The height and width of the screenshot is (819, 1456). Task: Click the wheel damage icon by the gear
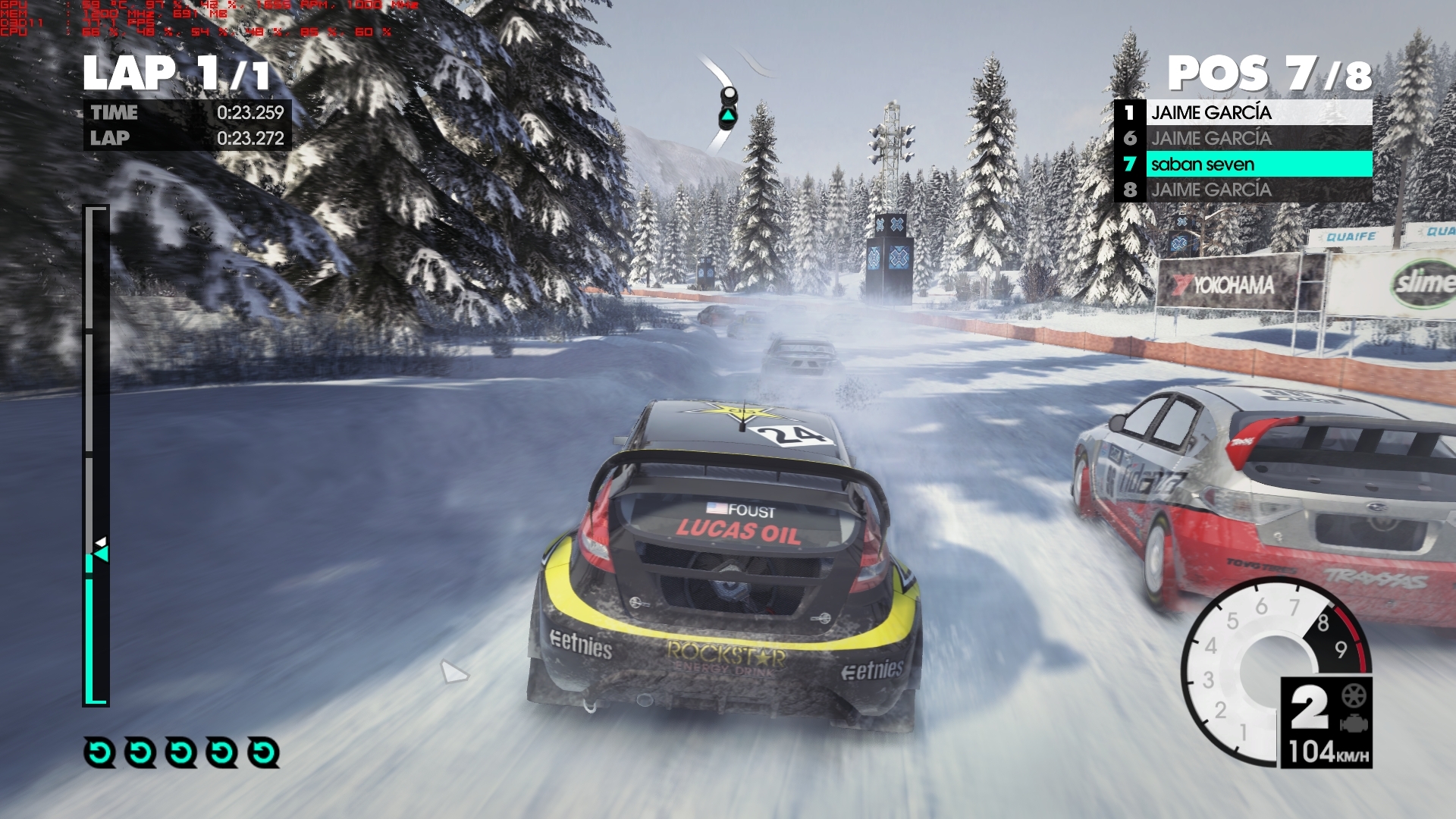coord(1354,695)
